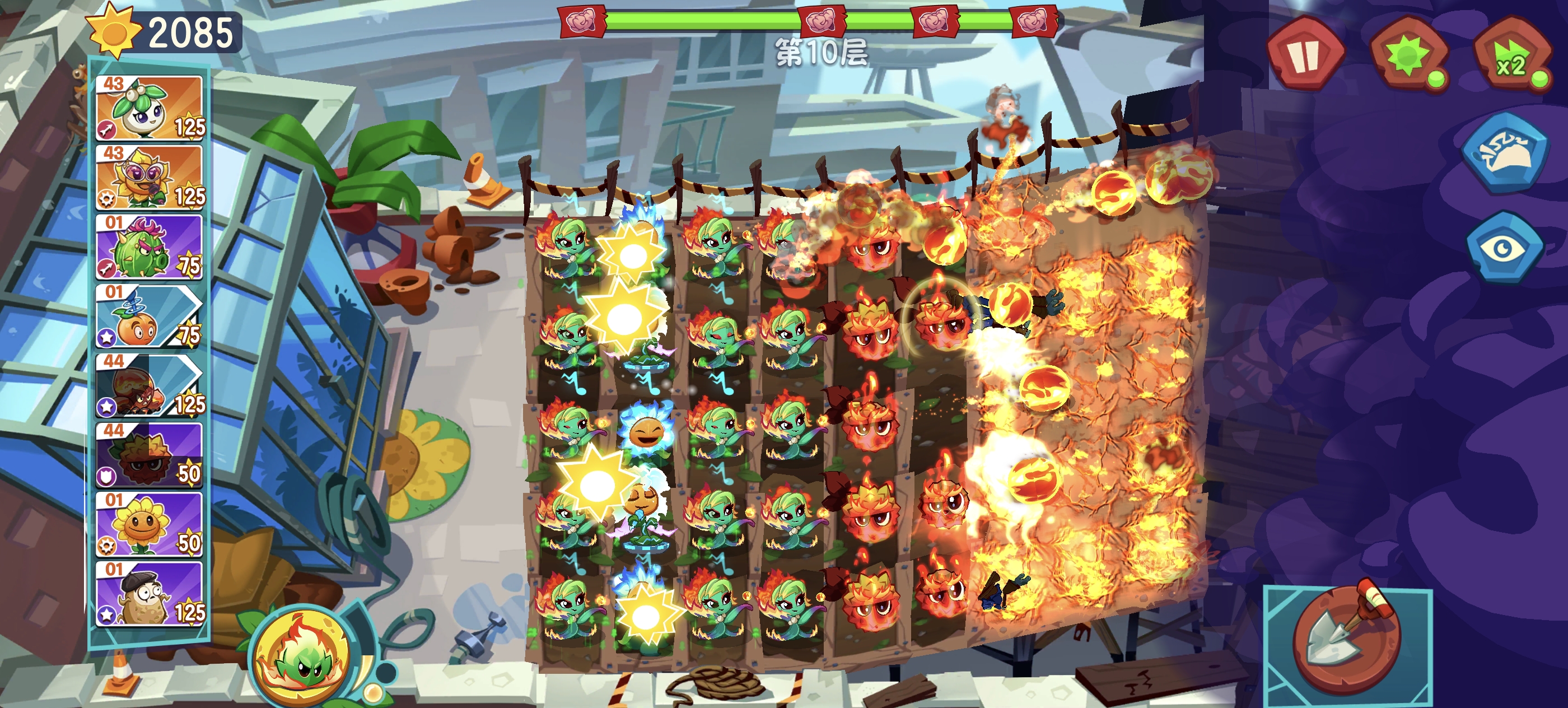The image size is (1568, 708).
Task: Toggle the blue eye visibility button
Action: pyautogui.click(x=1504, y=248)
